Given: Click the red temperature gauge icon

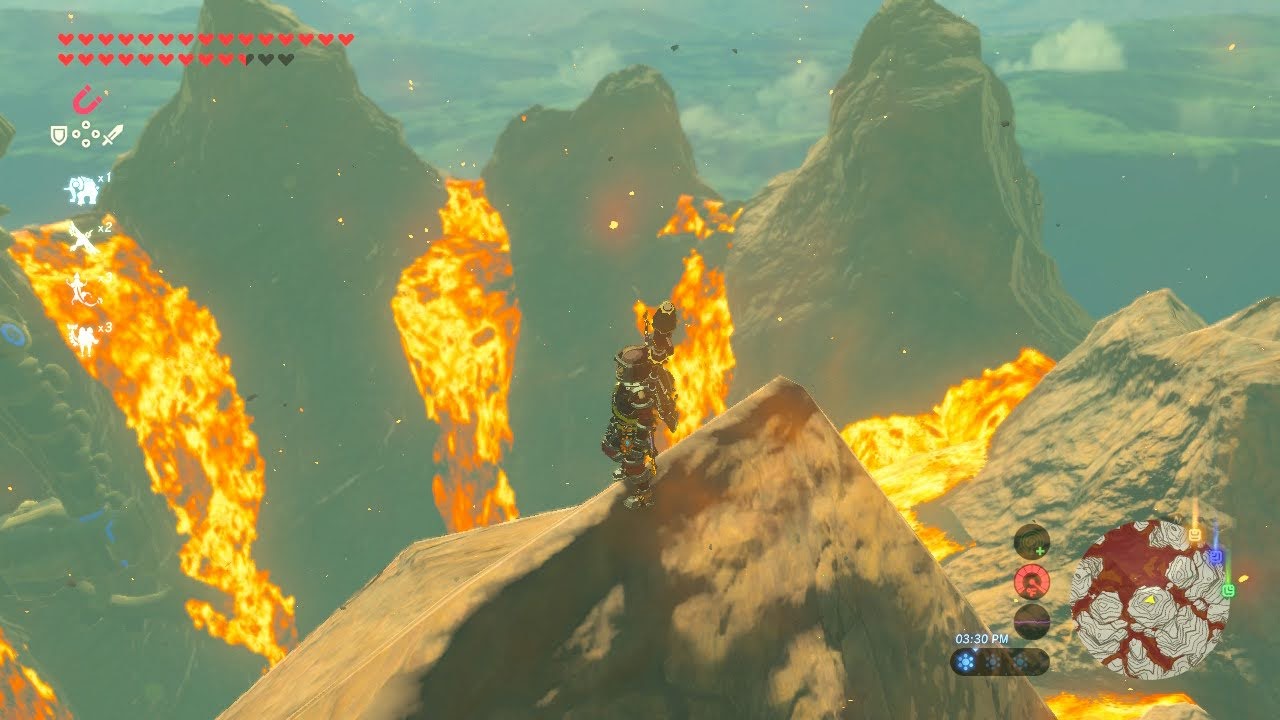Looking at the screenshot, I should (1031, 581).
